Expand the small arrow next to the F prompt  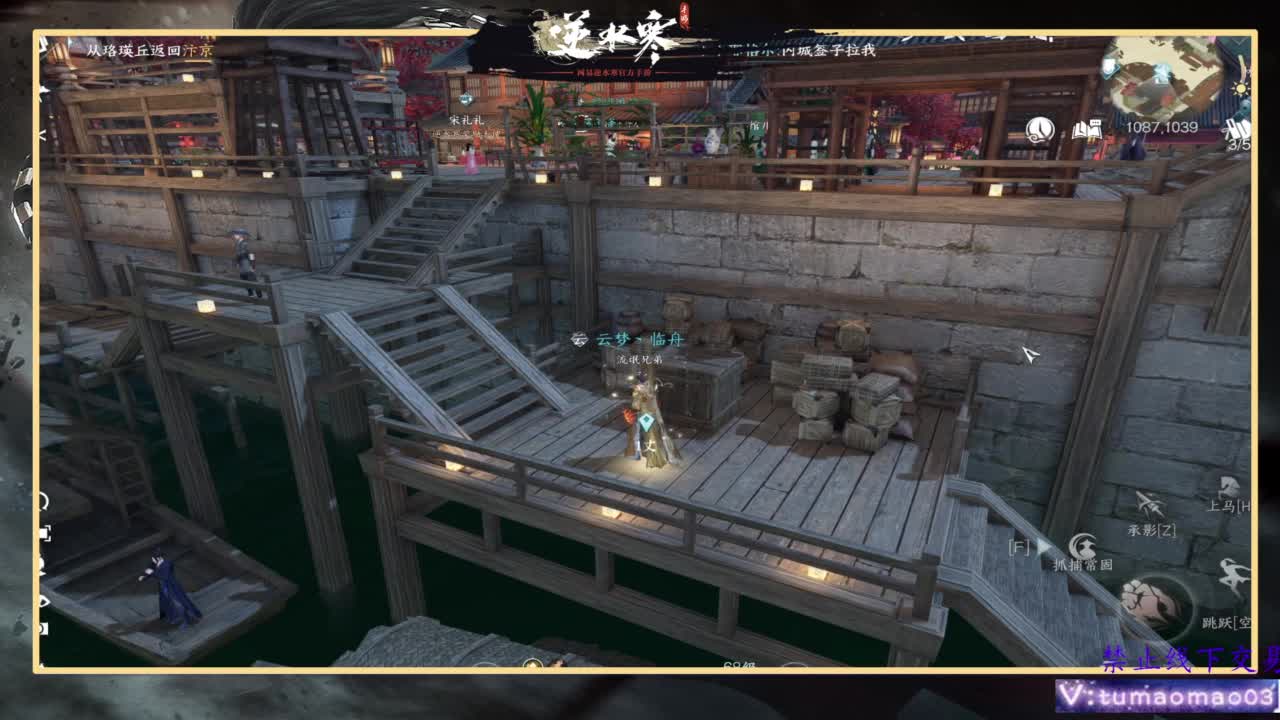point(1043,546)
